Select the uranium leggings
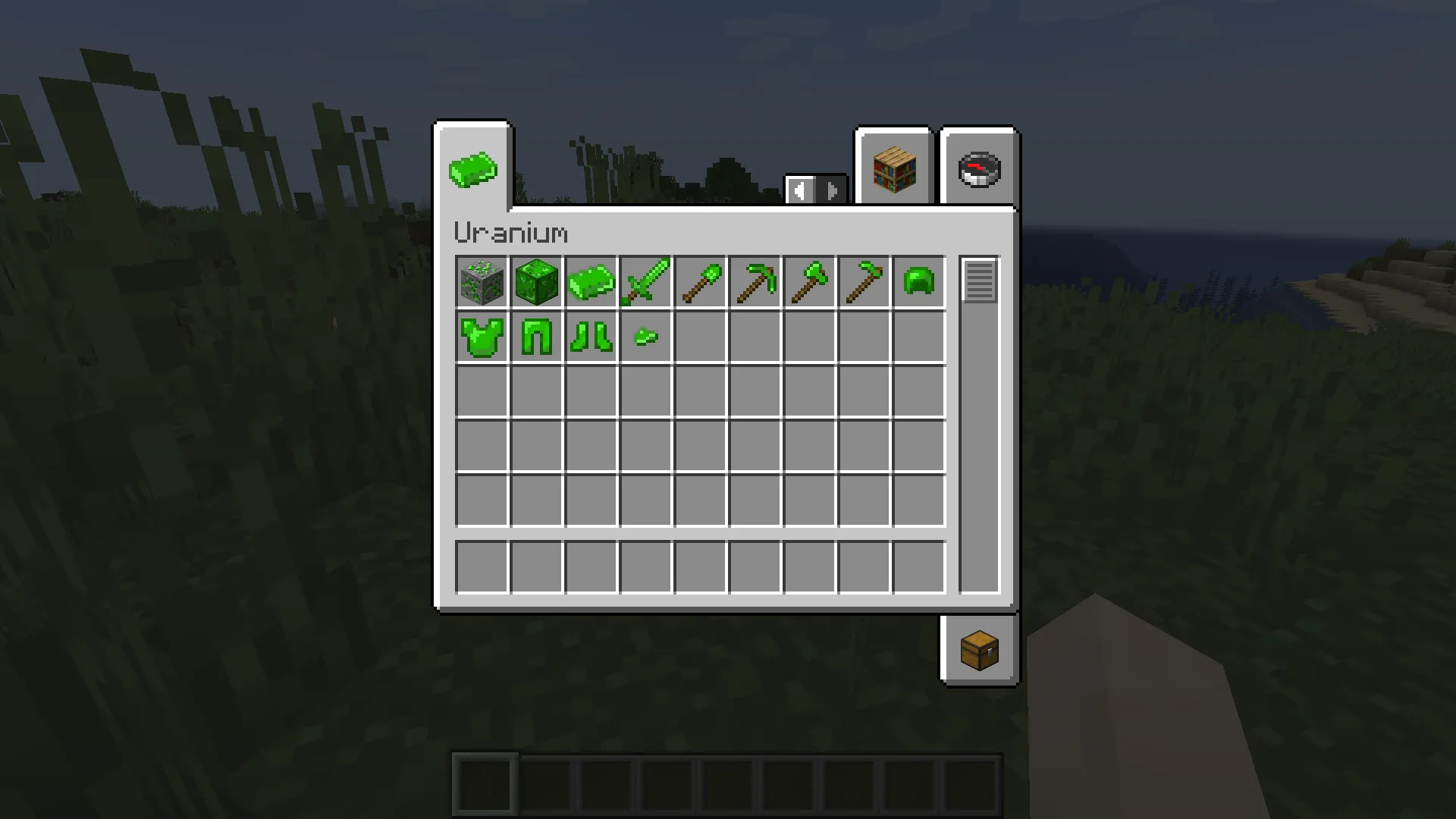 point(537,337)
